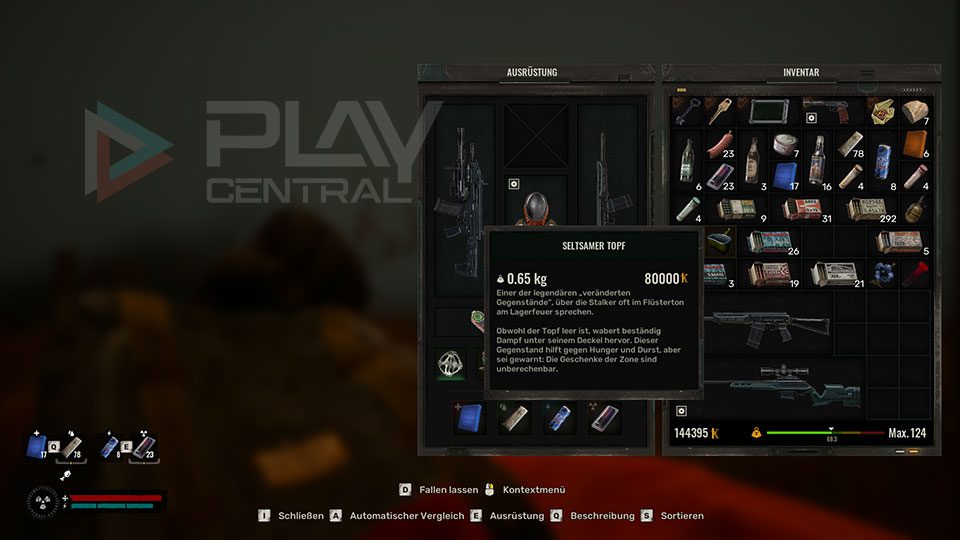
Task: Select the canned food tin stack
Action: [784, 145]
